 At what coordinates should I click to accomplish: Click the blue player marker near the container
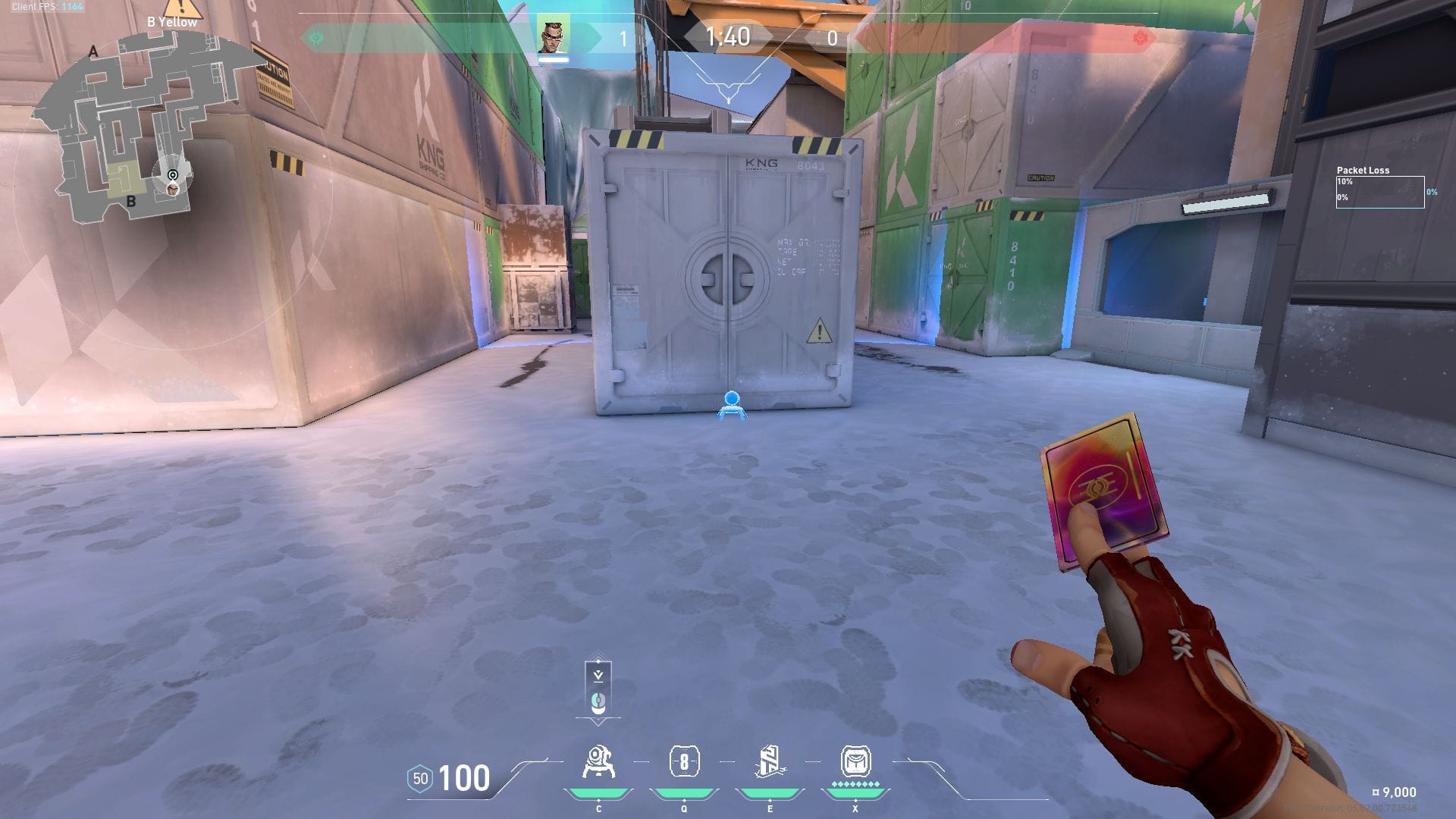point(730,402)
